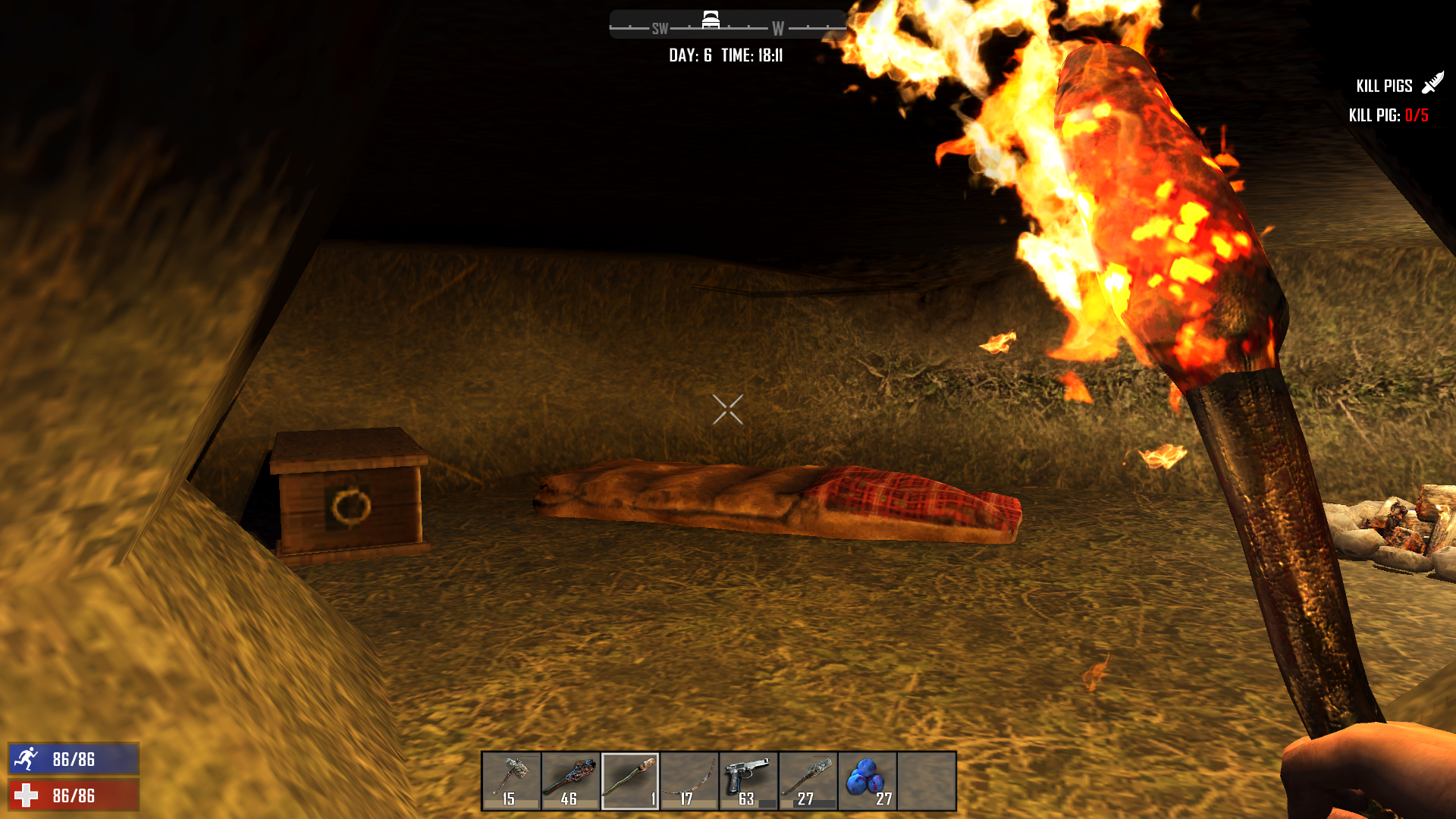Select the stone axe hotbar slot

tap(512, 781)
